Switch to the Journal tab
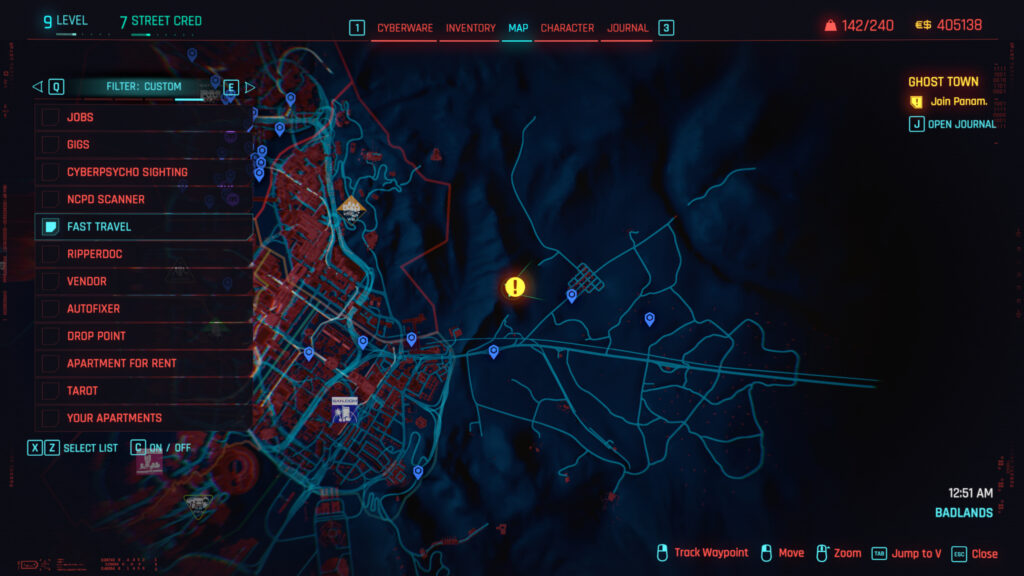 click(628, 28)
